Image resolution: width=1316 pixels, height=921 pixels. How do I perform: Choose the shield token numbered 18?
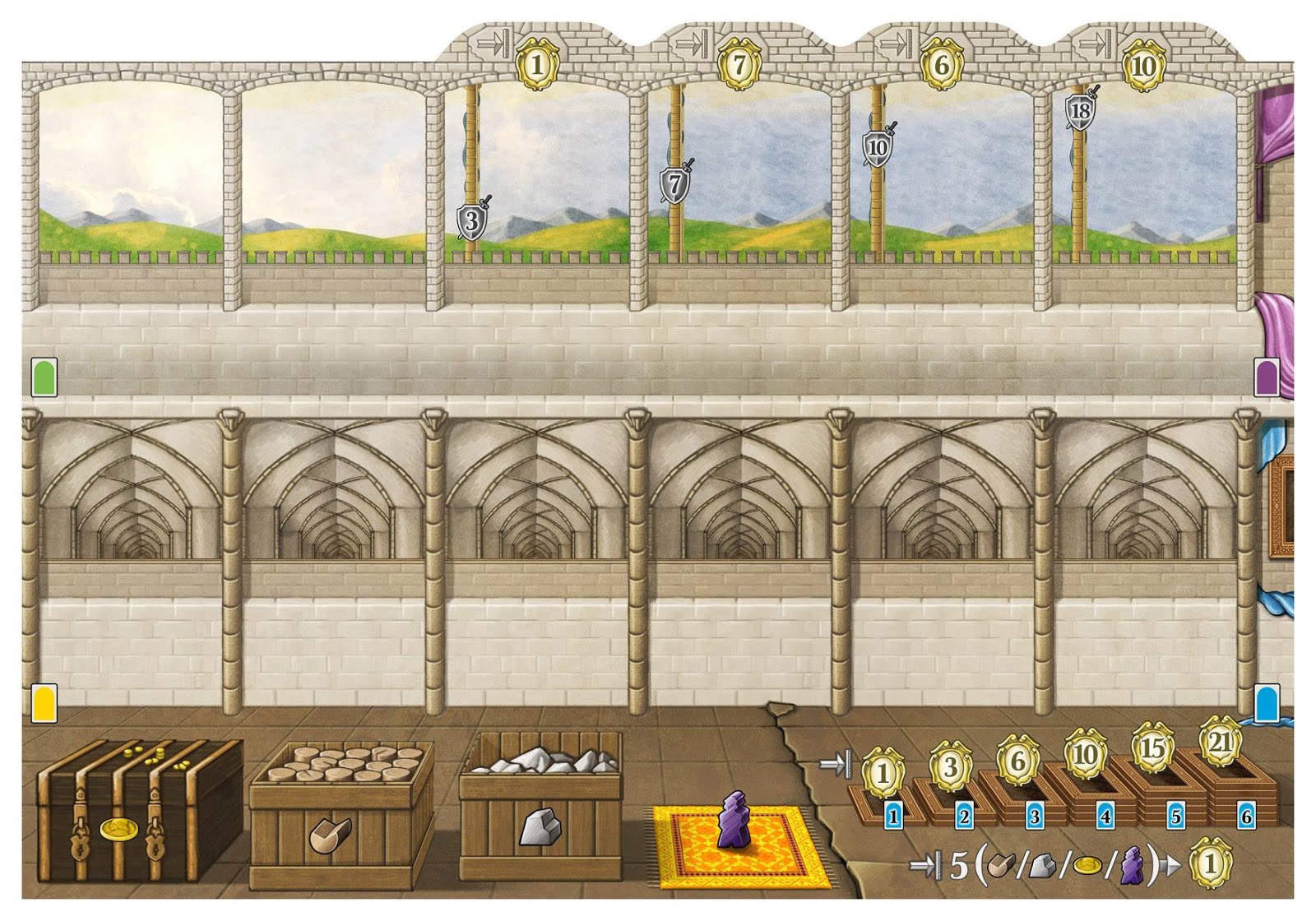pos(1081,110)
